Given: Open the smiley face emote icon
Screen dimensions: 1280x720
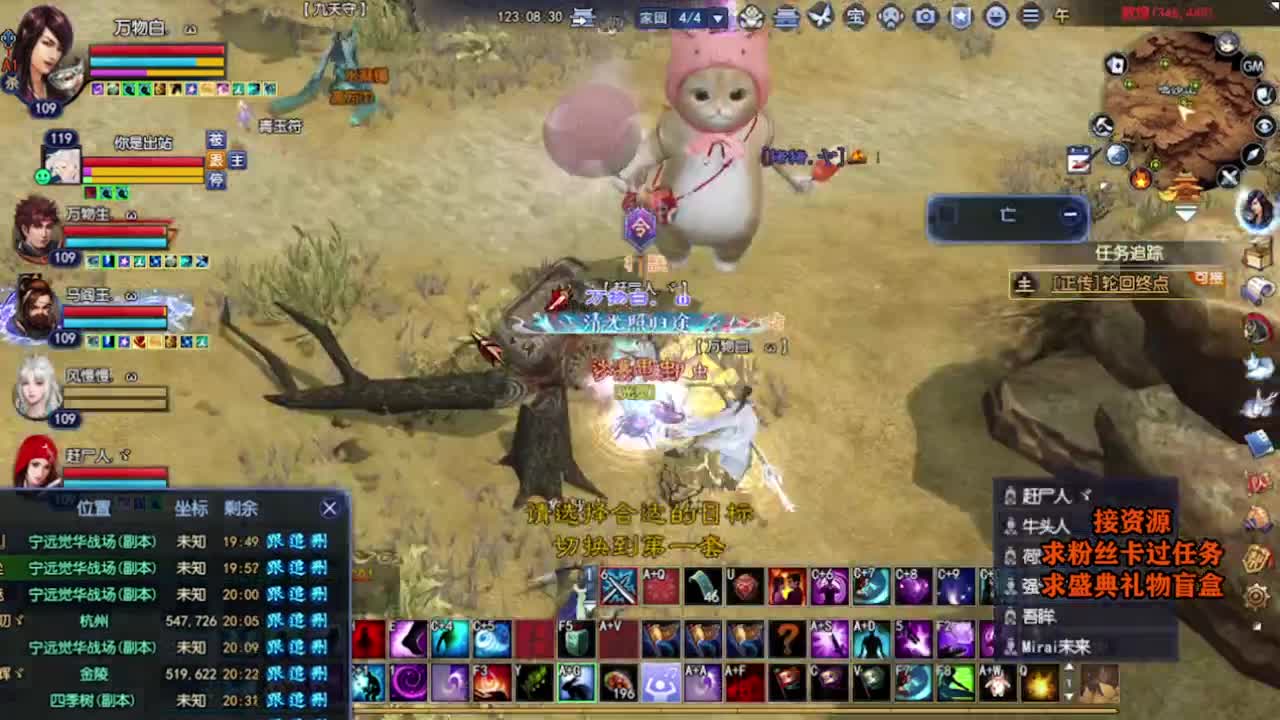Looking at the screenshot, I should 995,16.
